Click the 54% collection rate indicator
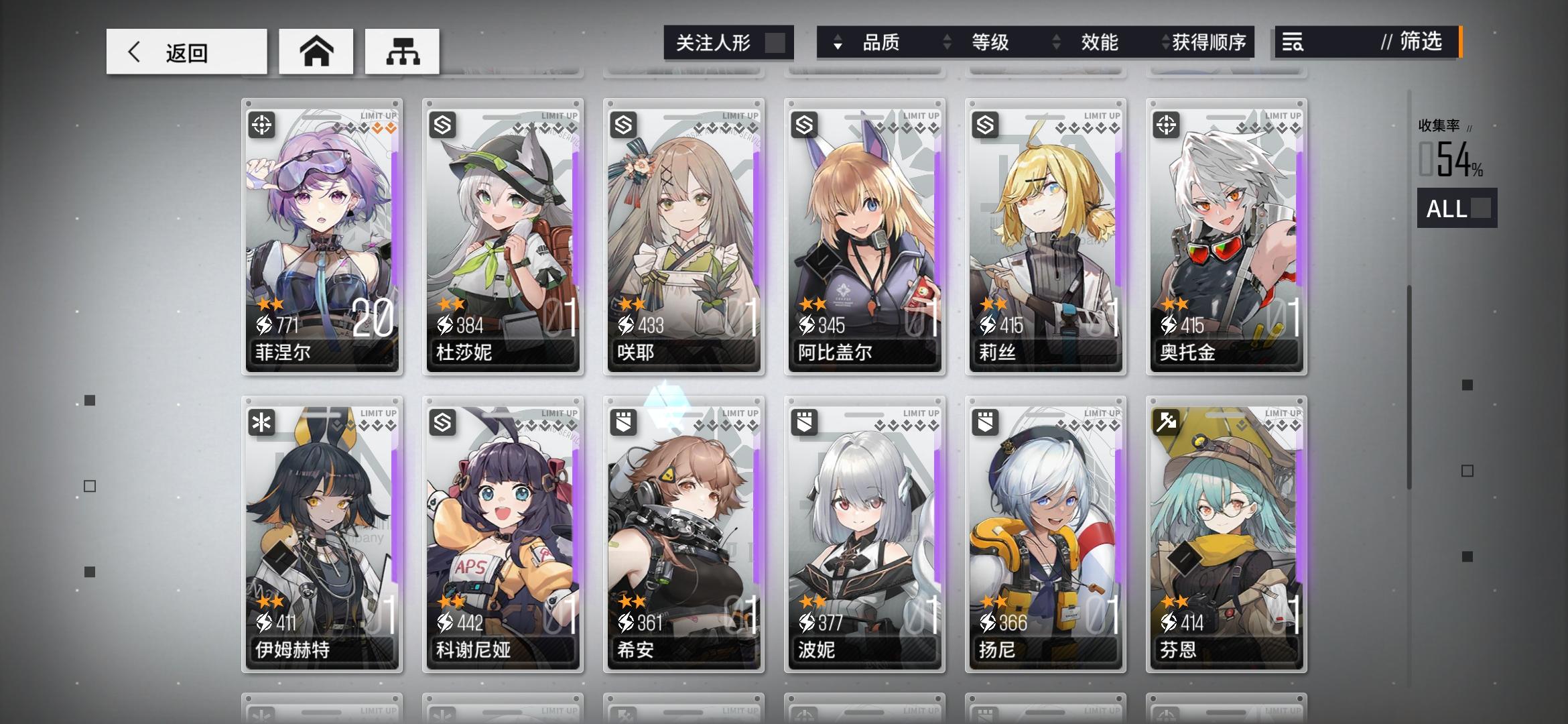This screenshot has height=724, width=1568. point(1451,161)
